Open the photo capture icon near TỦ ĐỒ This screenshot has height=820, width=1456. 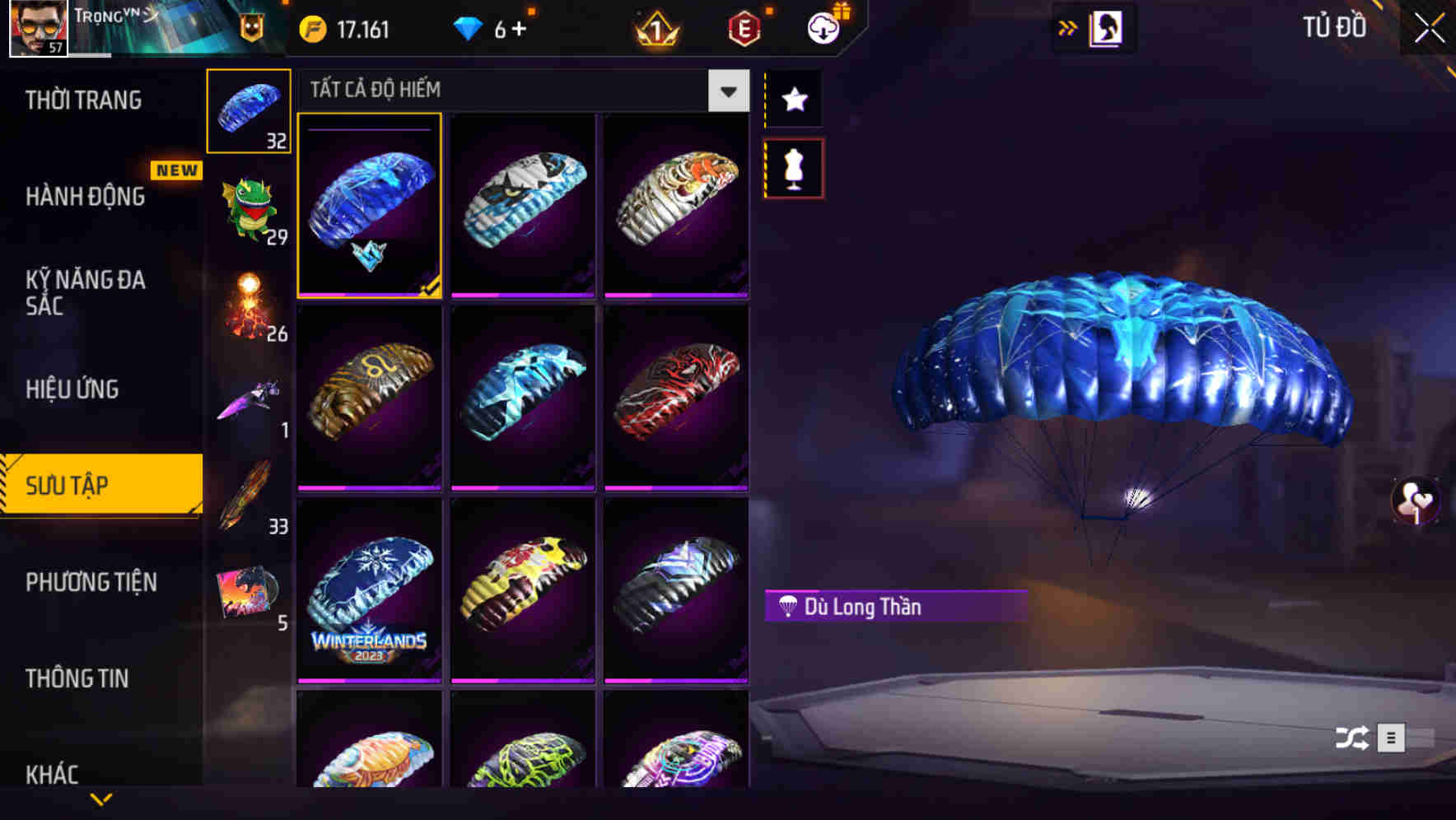pyautogui.click(x=1107, y=26)
